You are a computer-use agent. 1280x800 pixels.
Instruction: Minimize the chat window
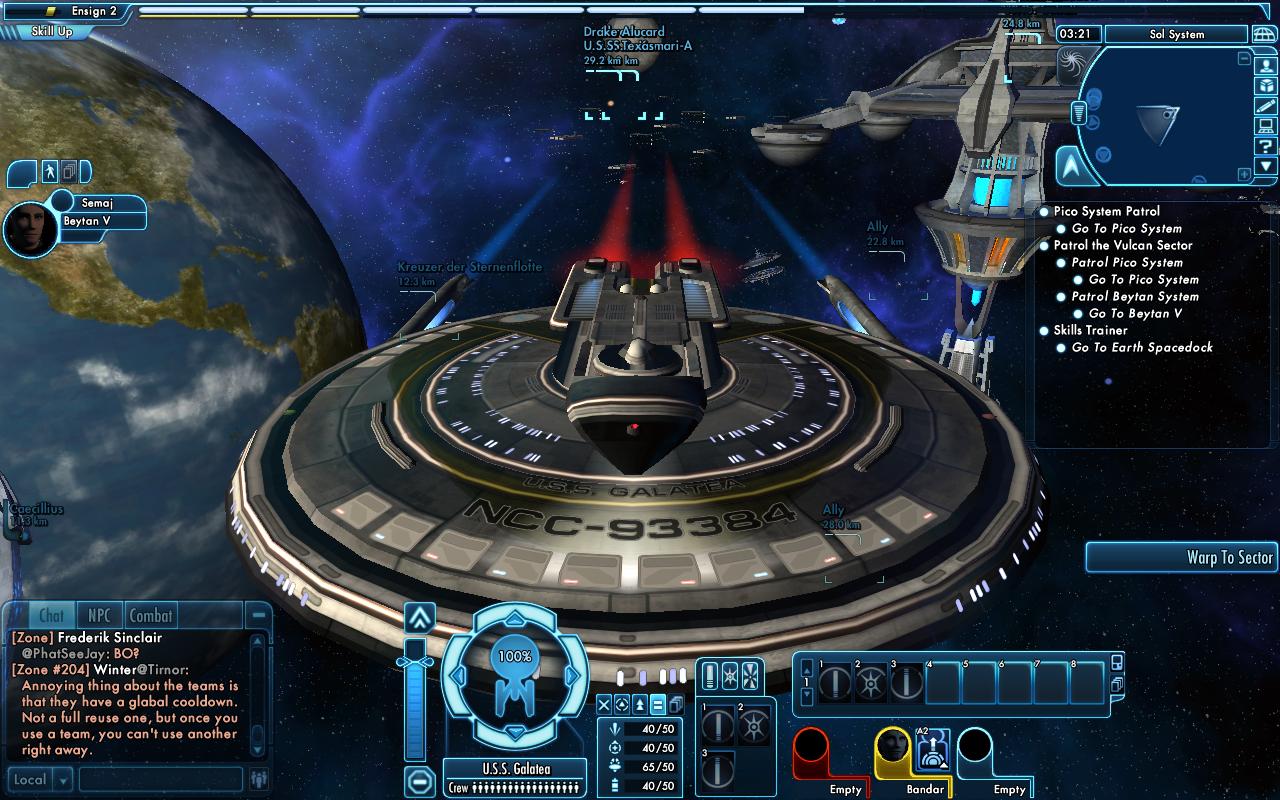[259, 615]
